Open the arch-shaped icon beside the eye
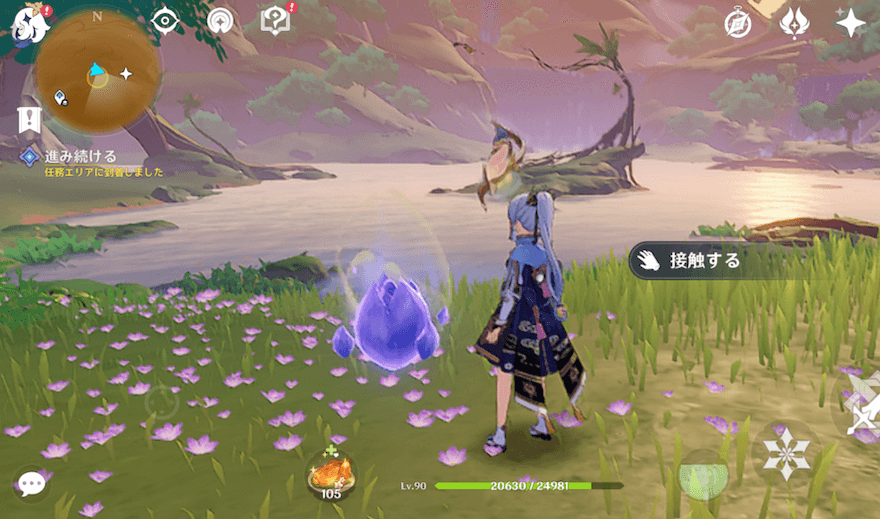Image resolution: width=880 pixels, height=519 pixels. 220,20
